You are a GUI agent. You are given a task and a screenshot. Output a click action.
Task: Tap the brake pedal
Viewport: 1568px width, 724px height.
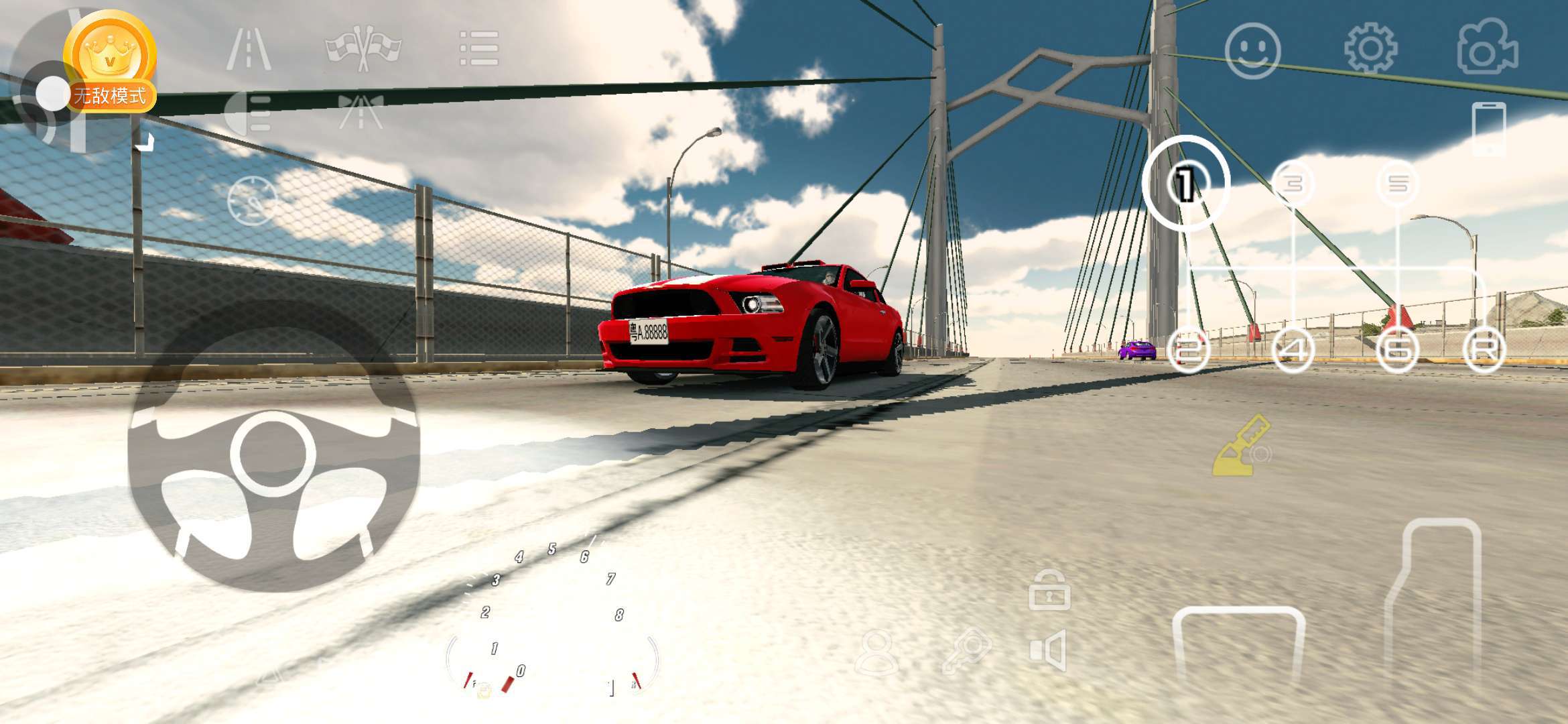(x=1238, y=644)
